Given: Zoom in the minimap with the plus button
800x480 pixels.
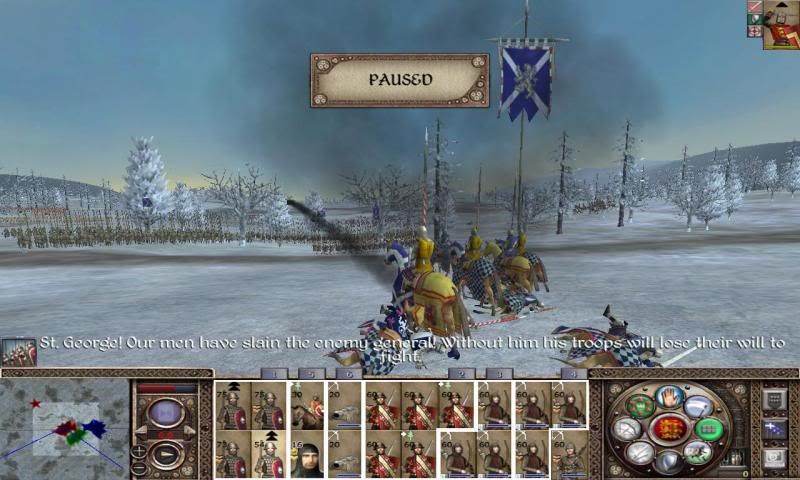Looking at the screenshot, I should click(138, 452).
